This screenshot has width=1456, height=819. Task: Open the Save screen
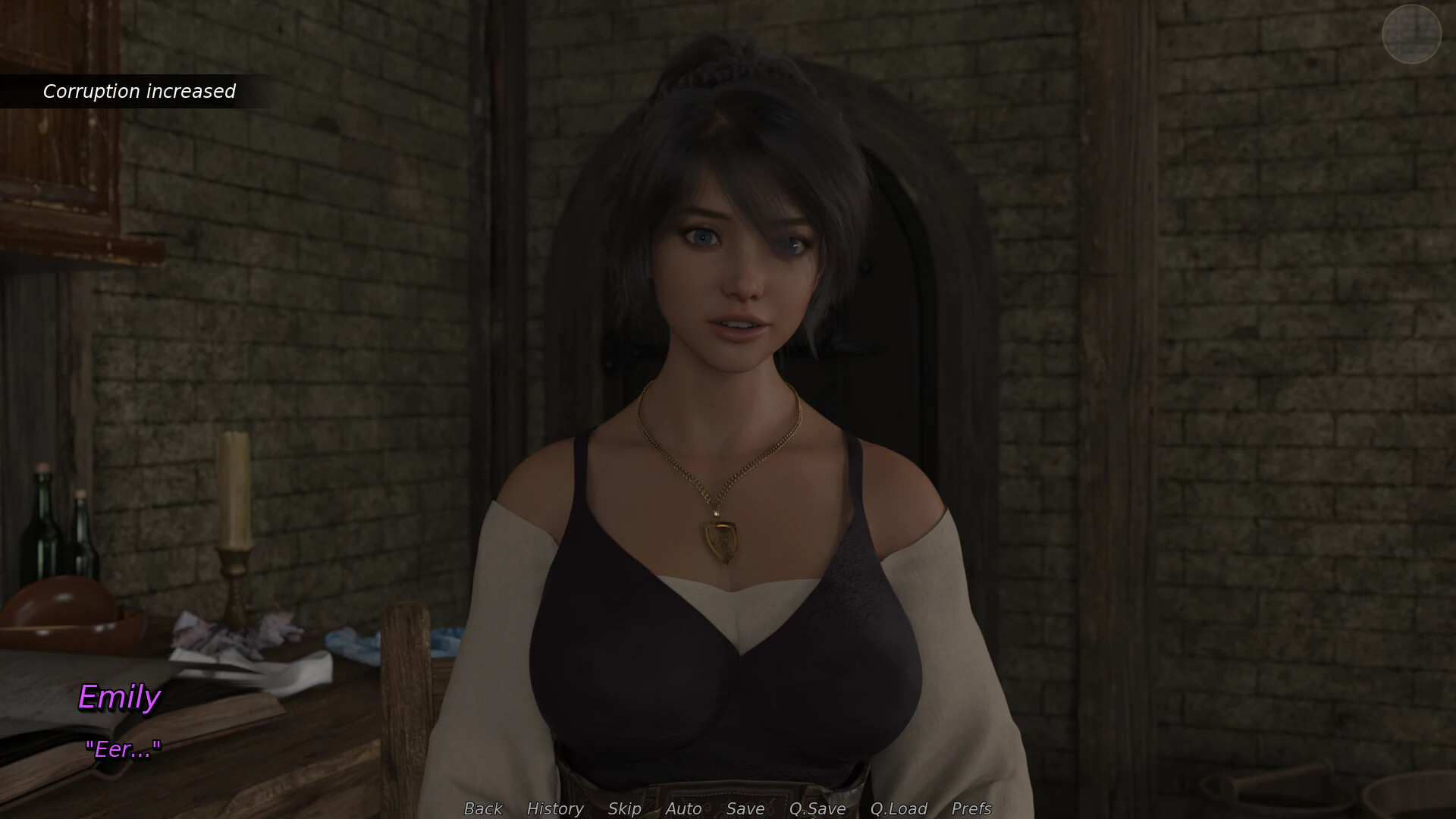click(745, 808)
